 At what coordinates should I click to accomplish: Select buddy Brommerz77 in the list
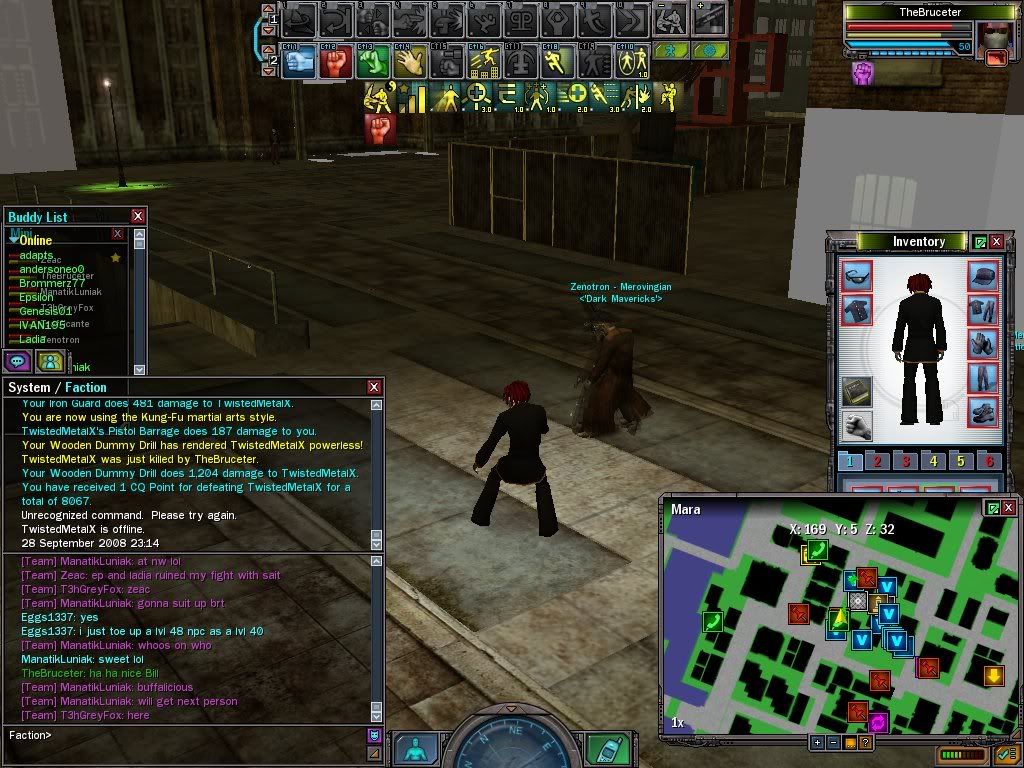(52, 283)
